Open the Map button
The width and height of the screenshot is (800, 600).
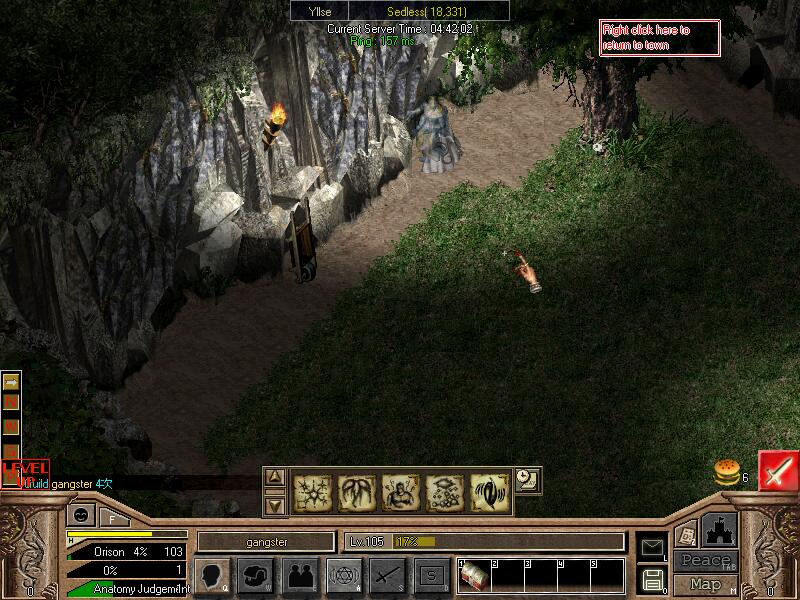click(x=706, y=584)
